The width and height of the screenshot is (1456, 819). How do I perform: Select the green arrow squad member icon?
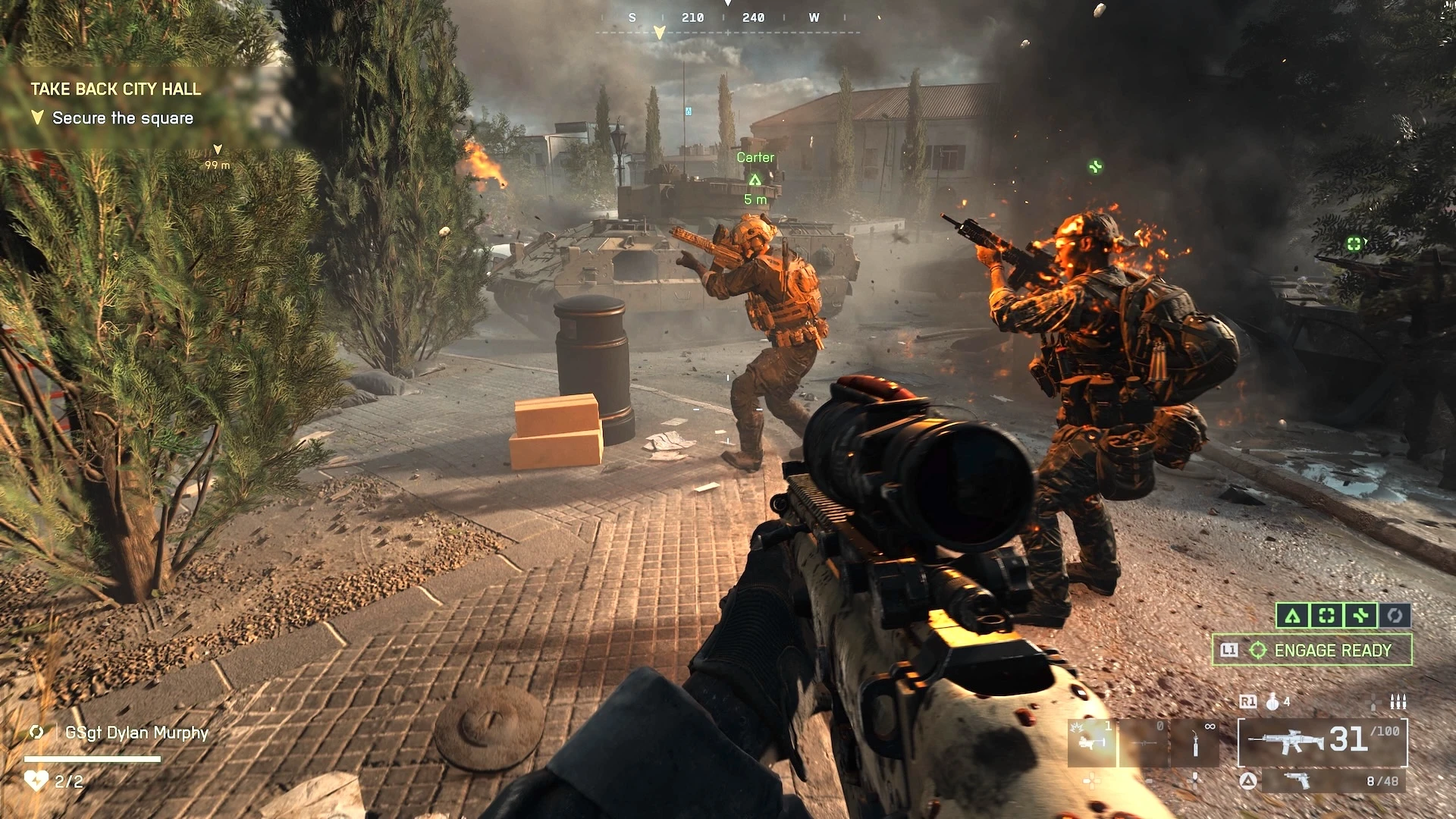click(x=1292, y=616)
